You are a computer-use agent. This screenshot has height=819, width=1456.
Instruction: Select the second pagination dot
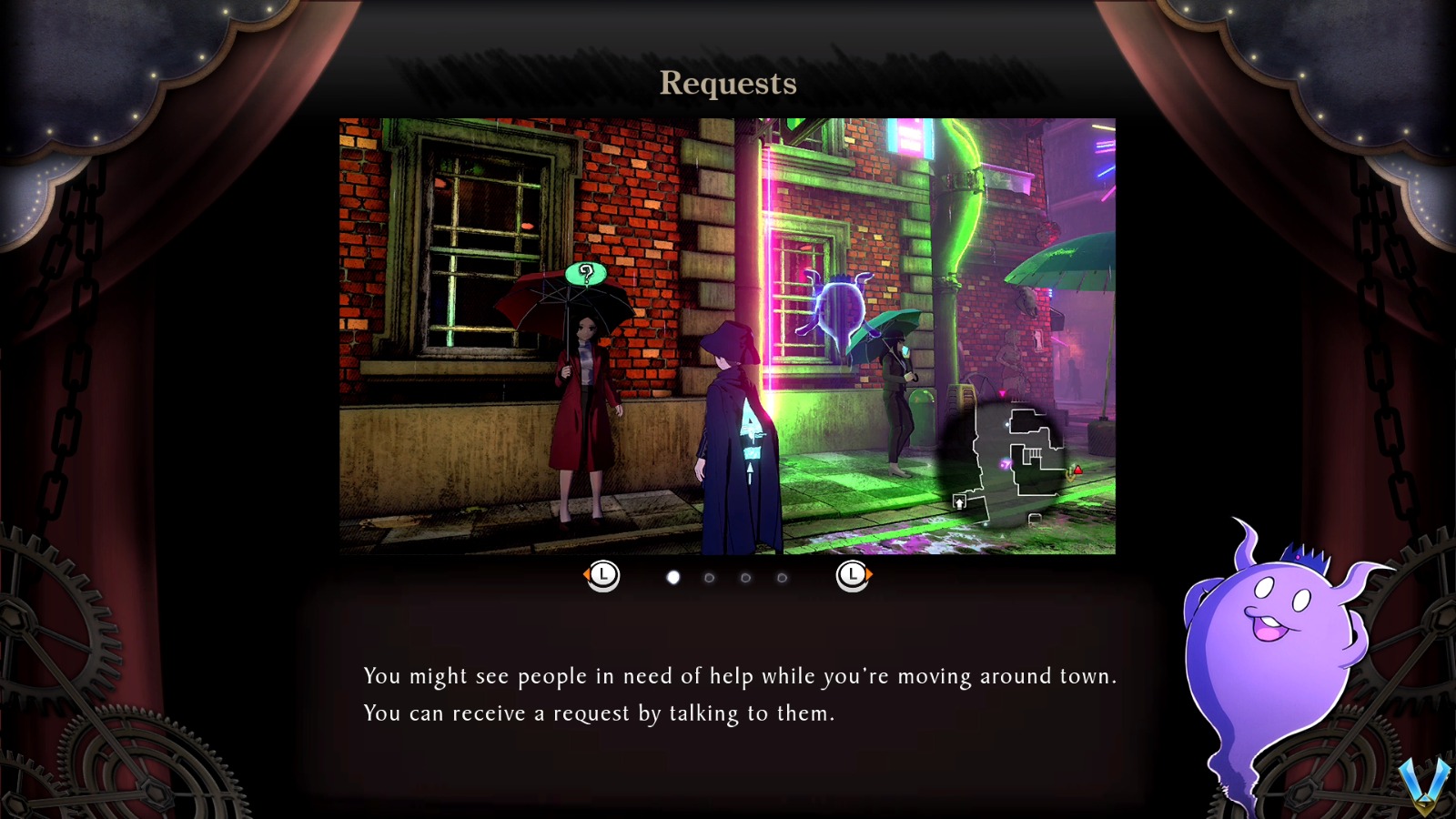(710, 575)
